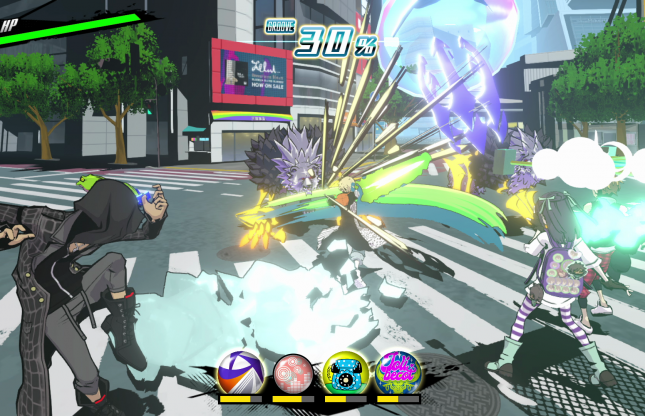Viewport: 645px width, 416px height.
Task: Use the pink concentric circles pin
Action: pos(293,373)
